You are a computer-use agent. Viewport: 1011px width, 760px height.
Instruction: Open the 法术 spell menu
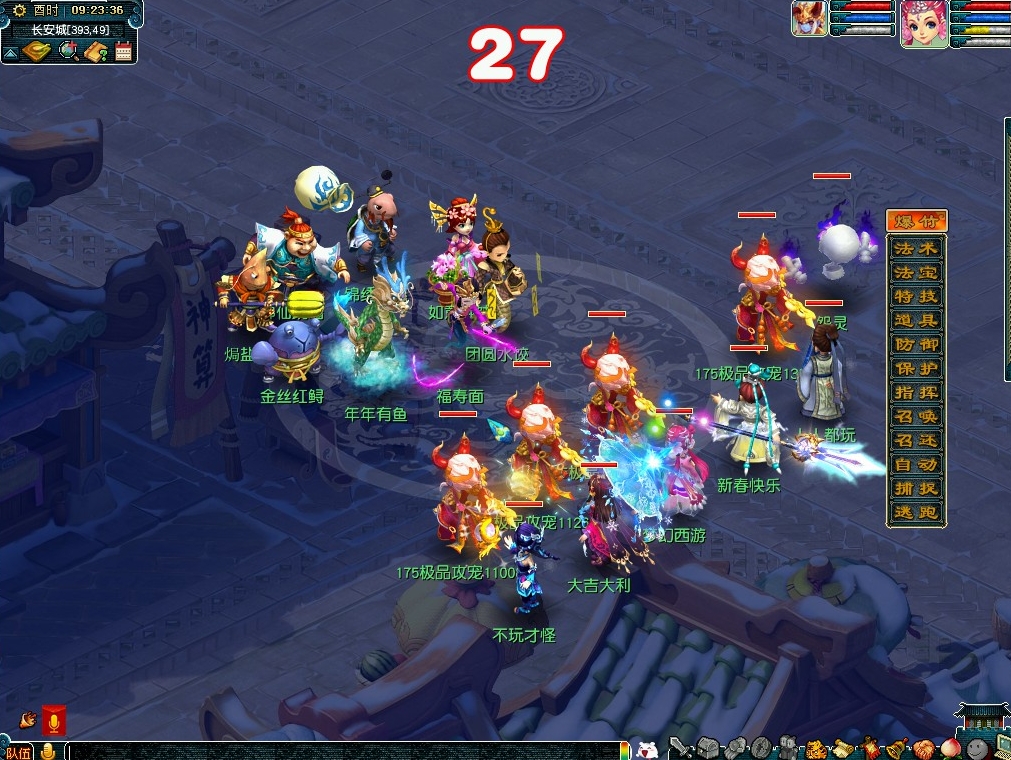coord(916,247)
